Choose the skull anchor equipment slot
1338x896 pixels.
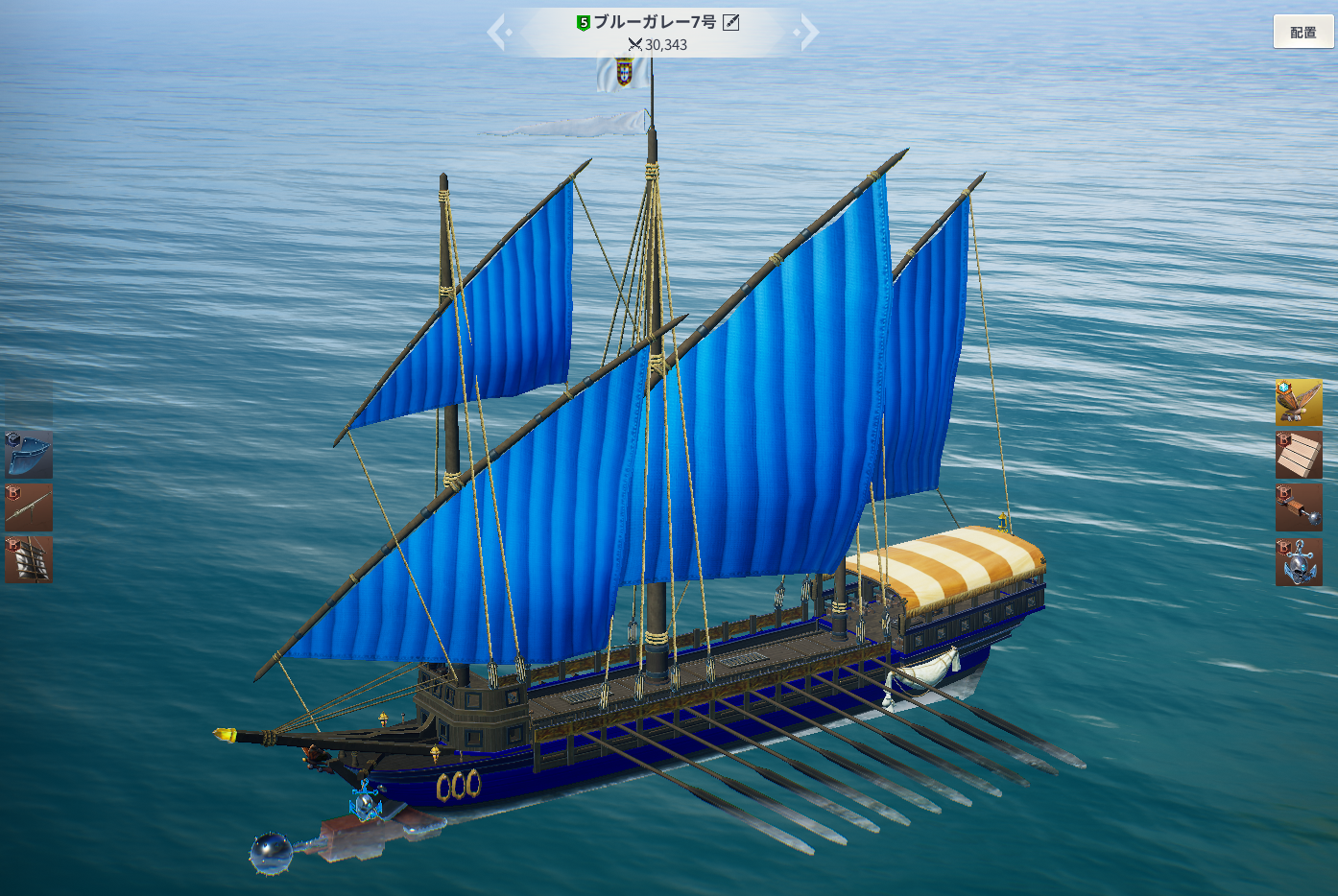point(1299,562)
